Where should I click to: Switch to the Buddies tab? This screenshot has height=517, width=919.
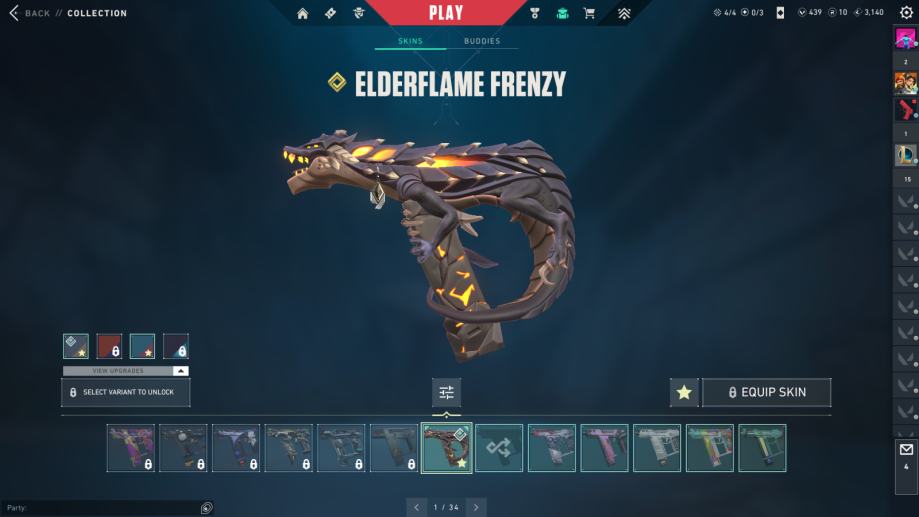click(482, 41)
